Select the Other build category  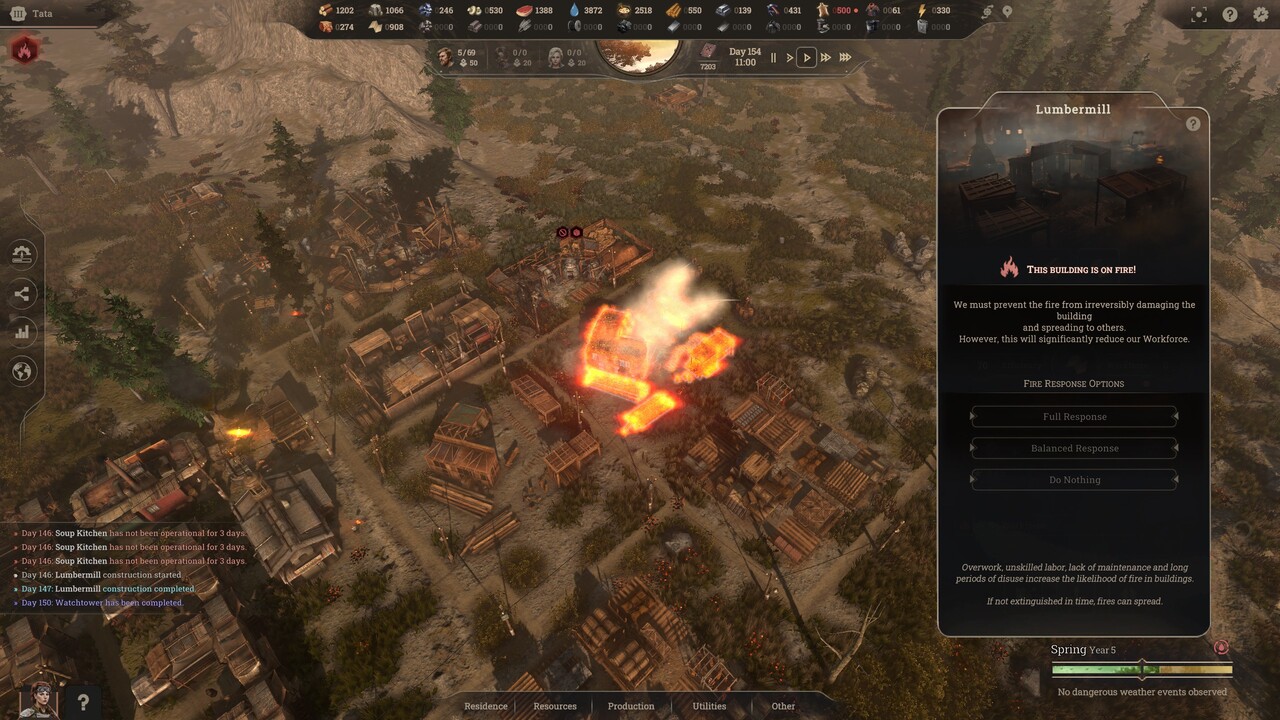pyautogui.click(x=783, y=706)
